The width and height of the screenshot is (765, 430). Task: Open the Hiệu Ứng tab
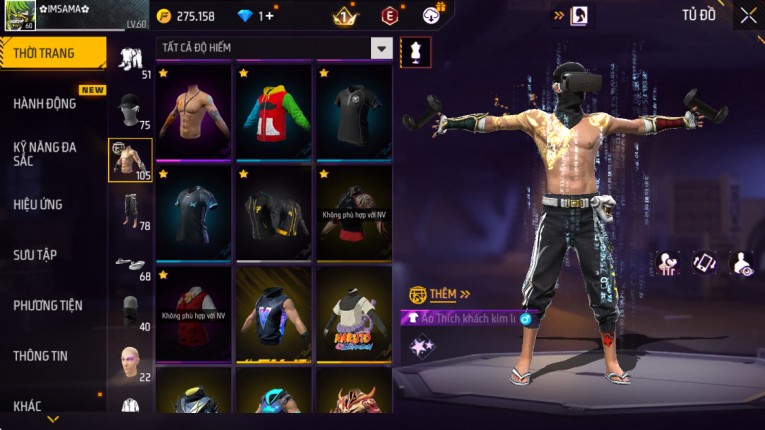[38, 204]
